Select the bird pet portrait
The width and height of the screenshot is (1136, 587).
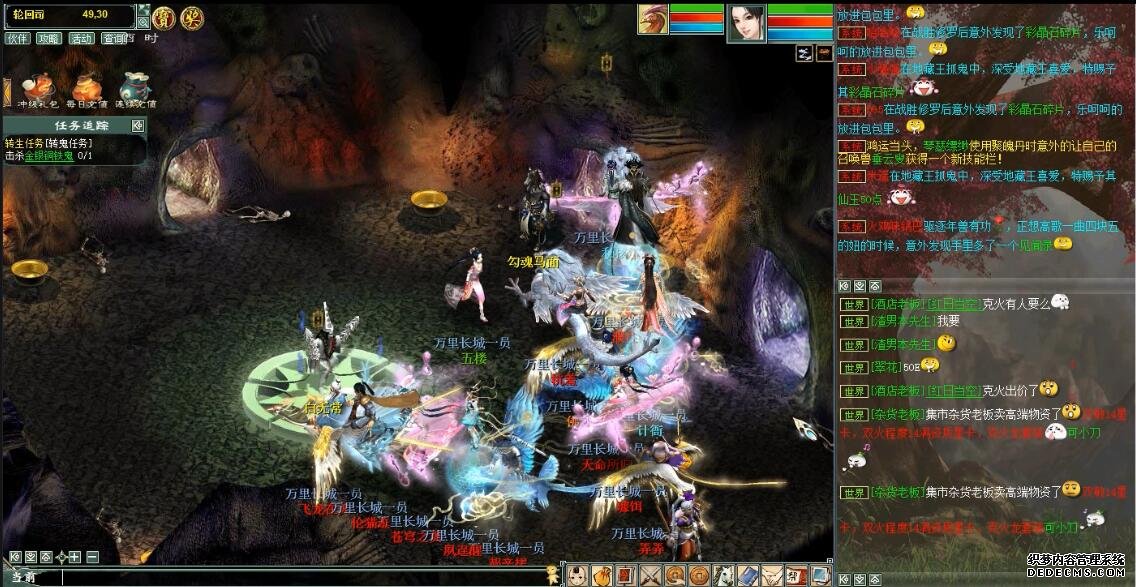(651, 21)
